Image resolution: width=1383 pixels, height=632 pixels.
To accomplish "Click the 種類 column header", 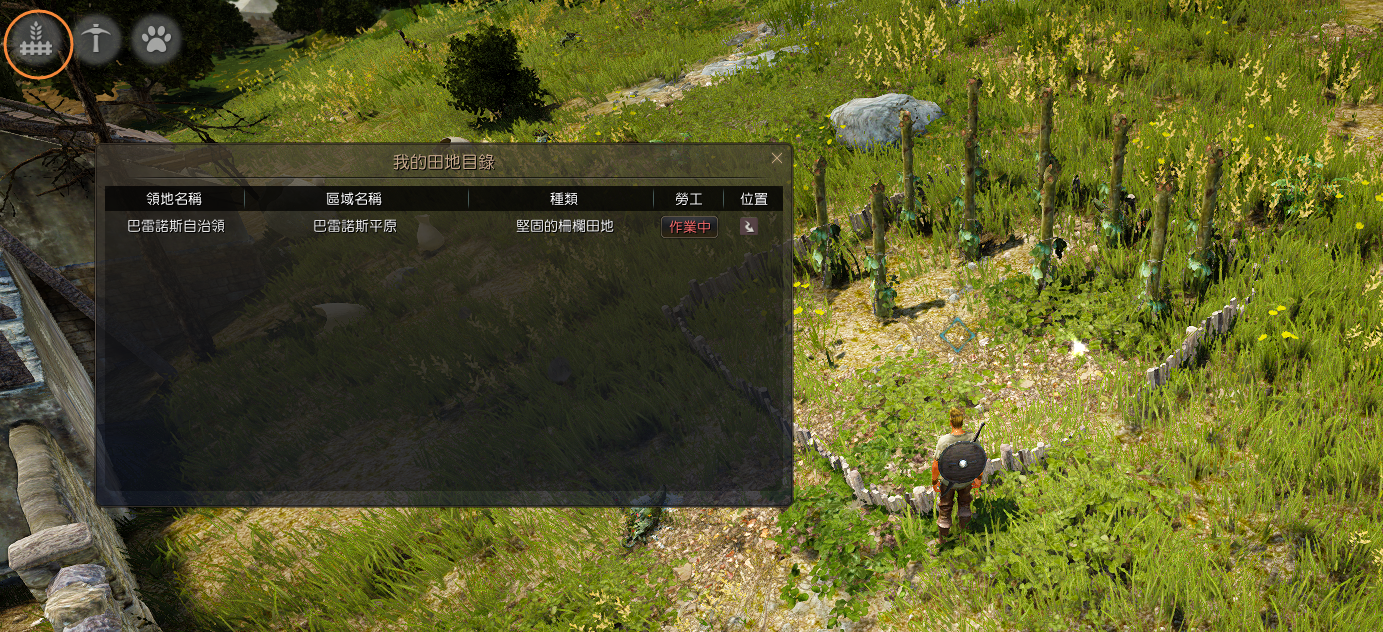I will pyautogui.click(x=564, y=199).
